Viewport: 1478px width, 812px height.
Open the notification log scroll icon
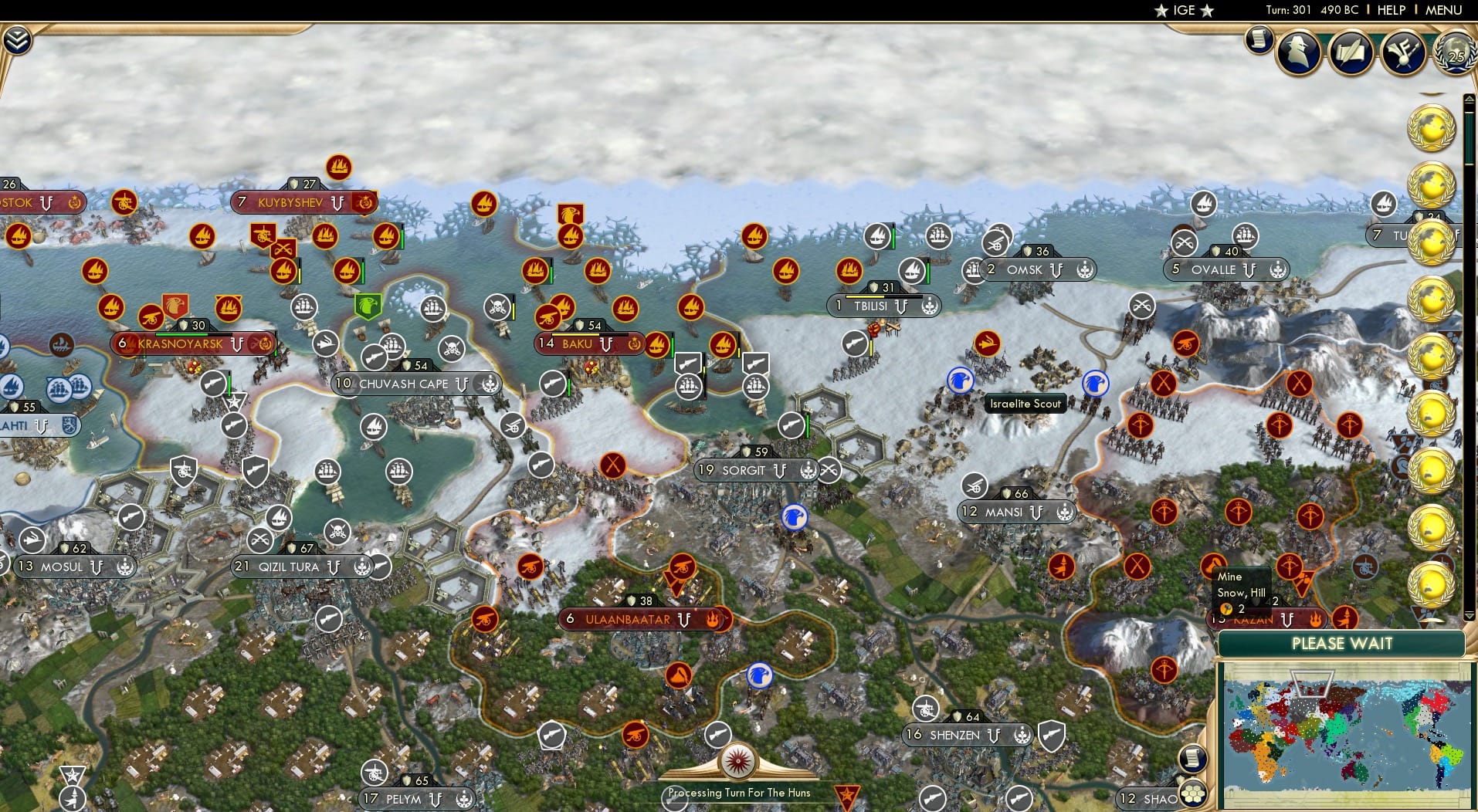point(1259,39)
